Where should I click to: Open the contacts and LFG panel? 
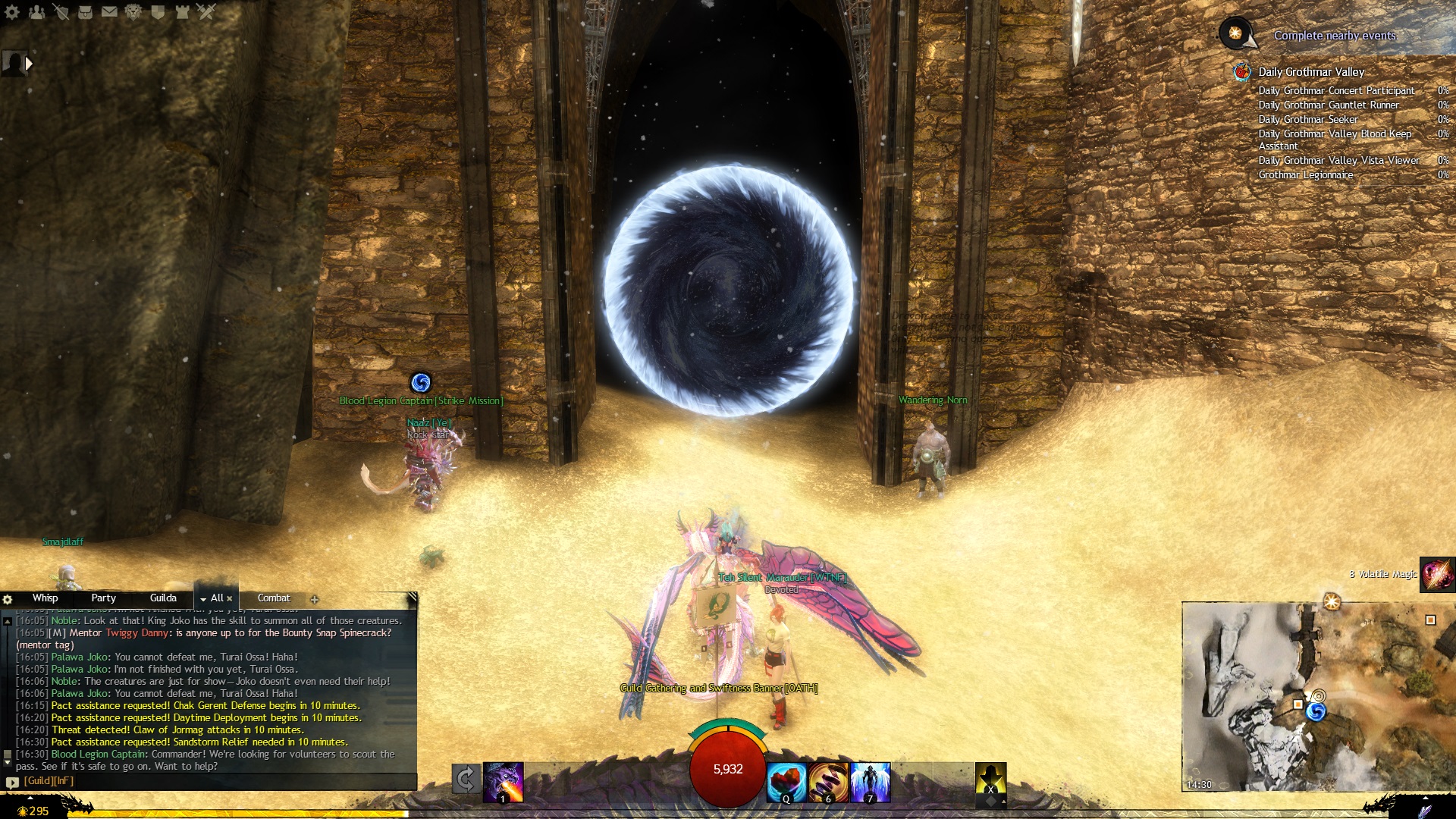[36, 11]
